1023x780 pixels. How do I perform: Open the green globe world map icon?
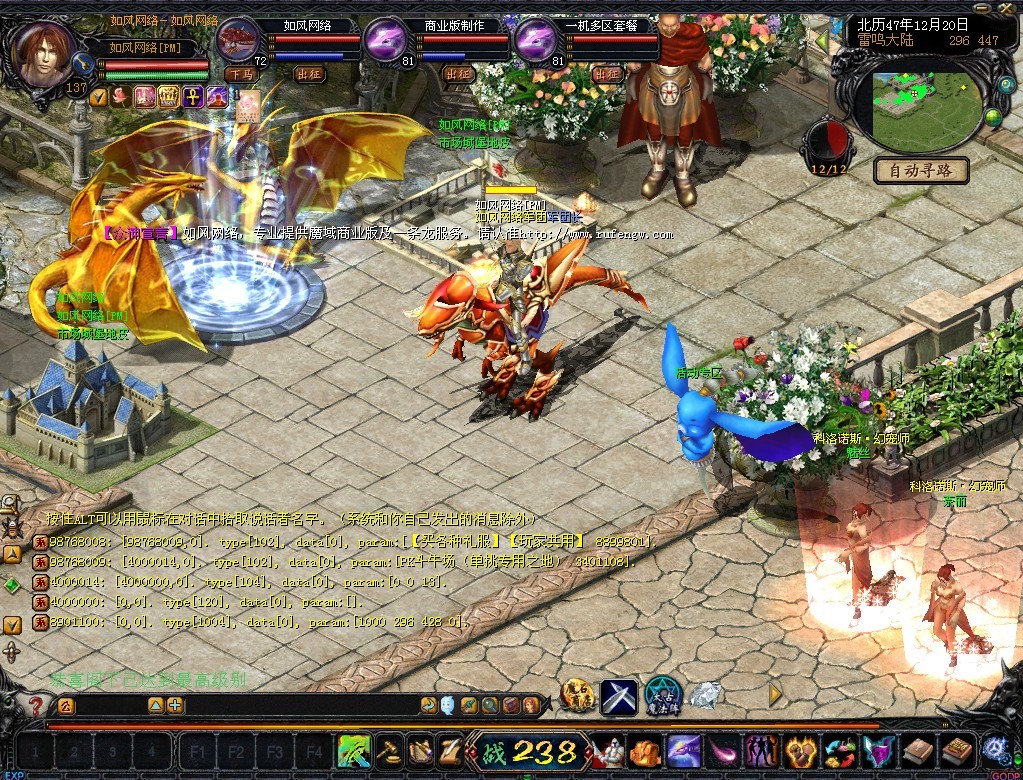993,118
